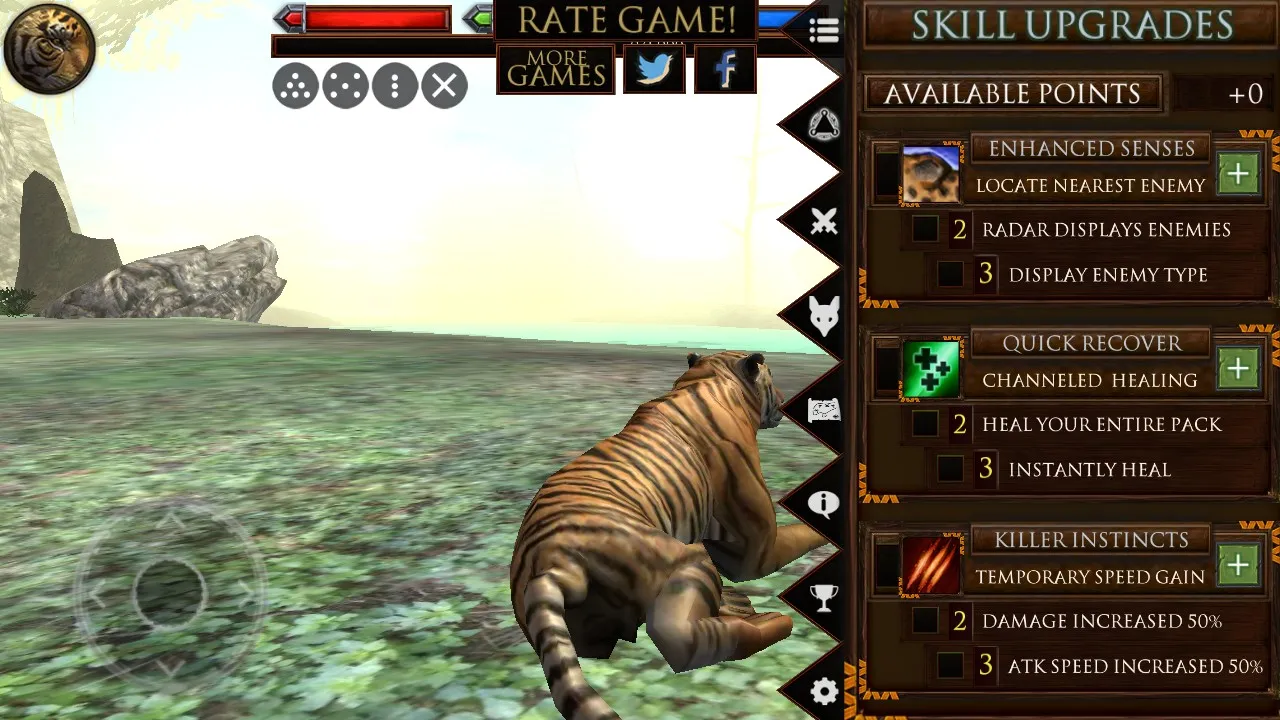Select the Enhanced Senses leopard skill icon

(x=931, y=174)
